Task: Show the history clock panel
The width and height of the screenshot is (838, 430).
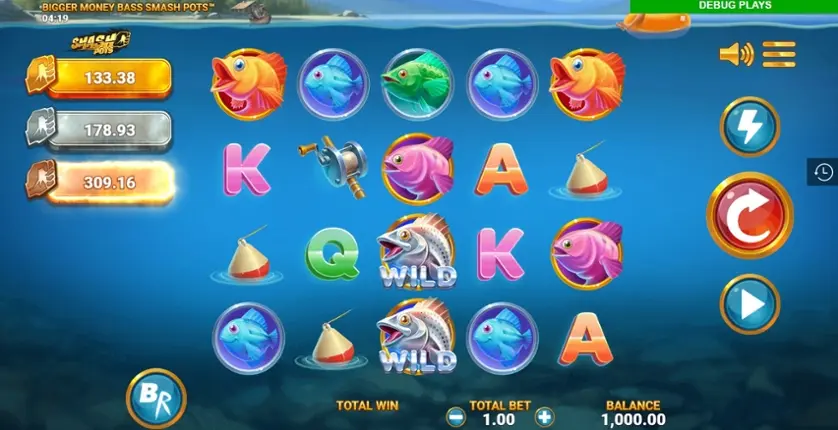Action: click(823, 172)
